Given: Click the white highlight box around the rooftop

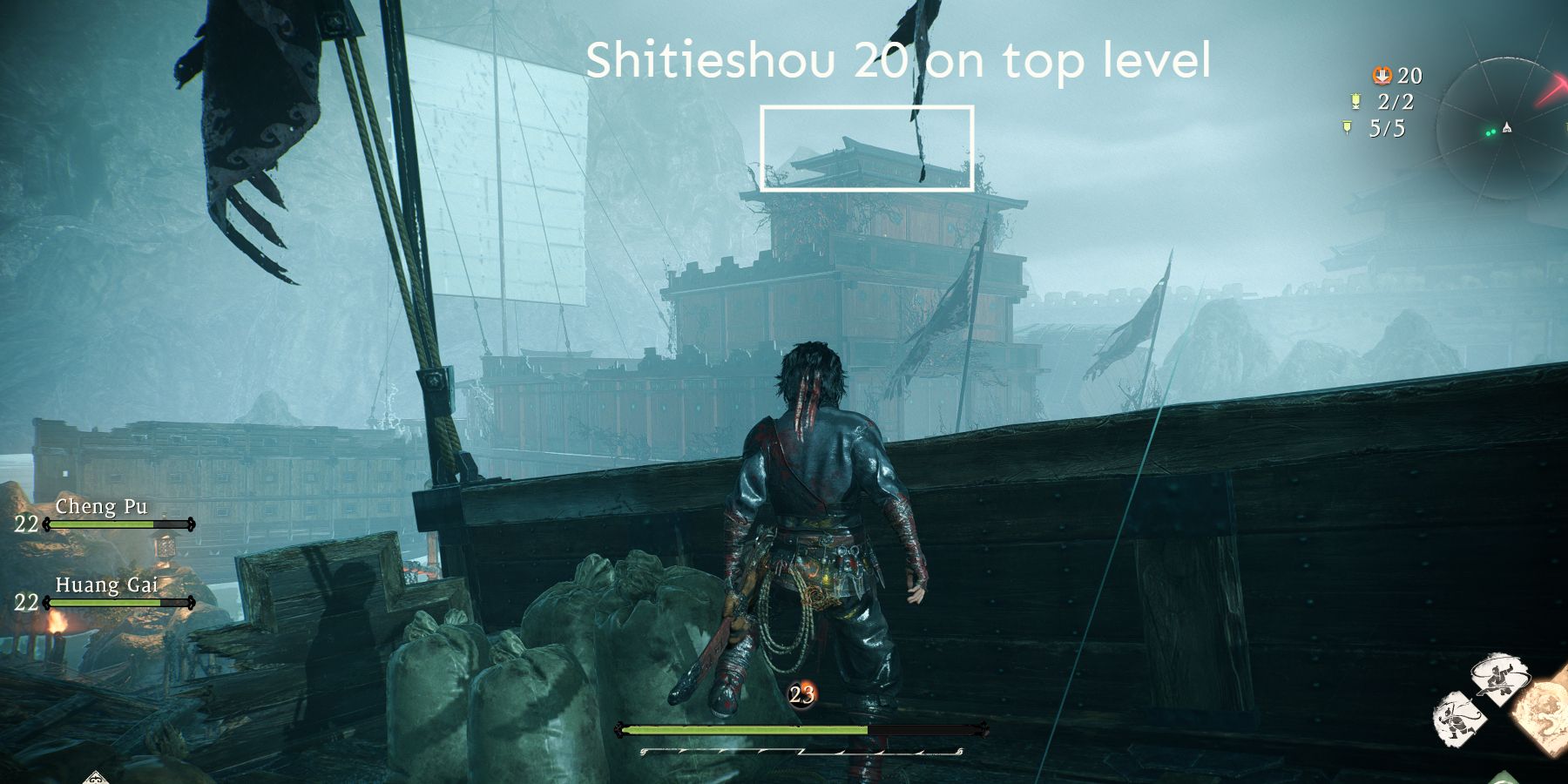Looking at the screenshot, I should (867, 150).
